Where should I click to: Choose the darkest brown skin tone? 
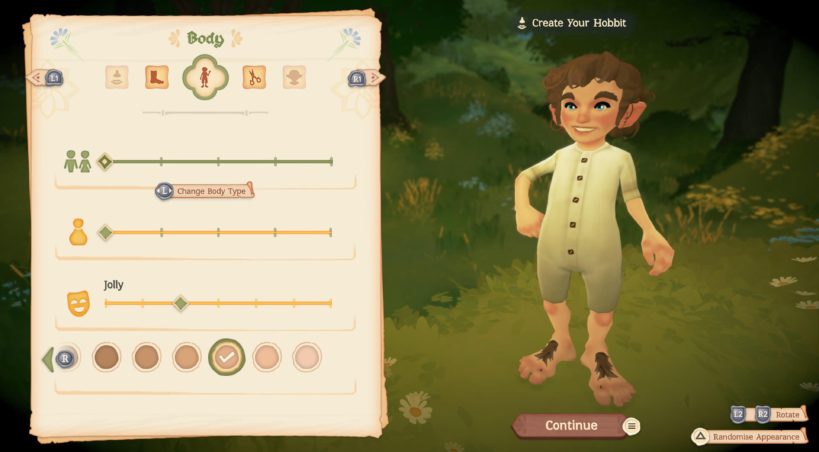tap(106, 357)
